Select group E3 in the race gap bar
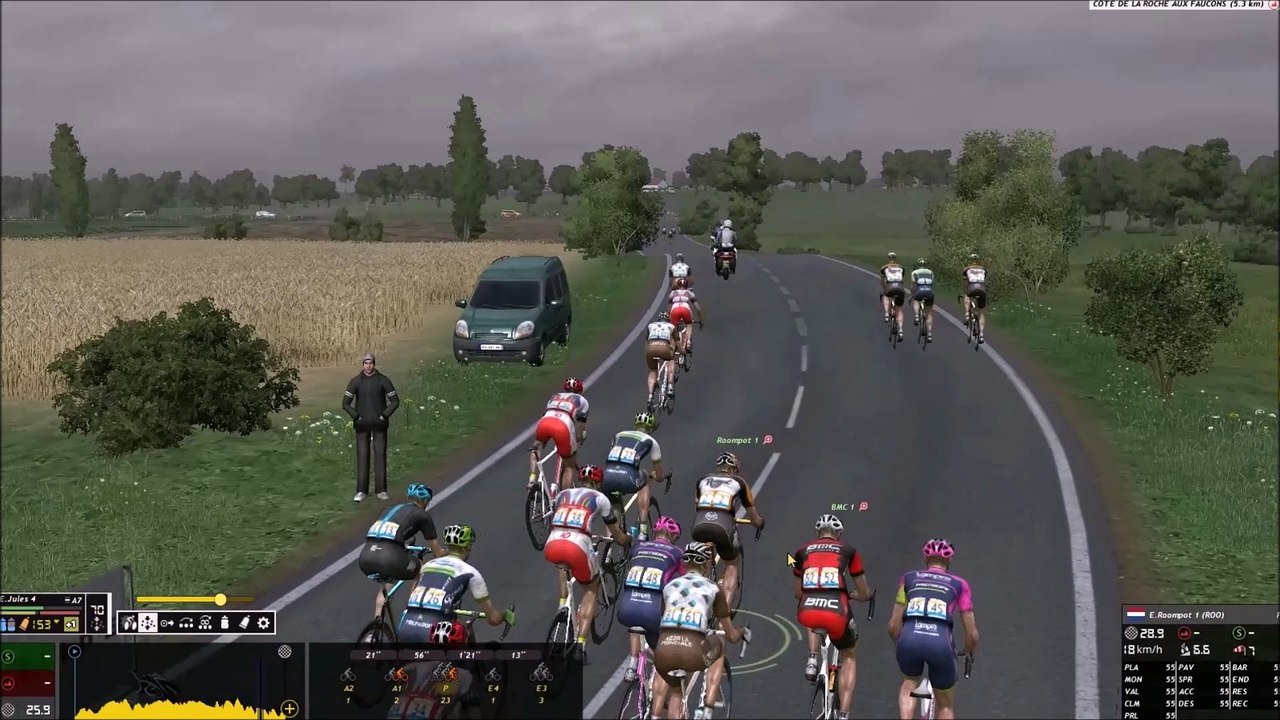 pos(541,682)
